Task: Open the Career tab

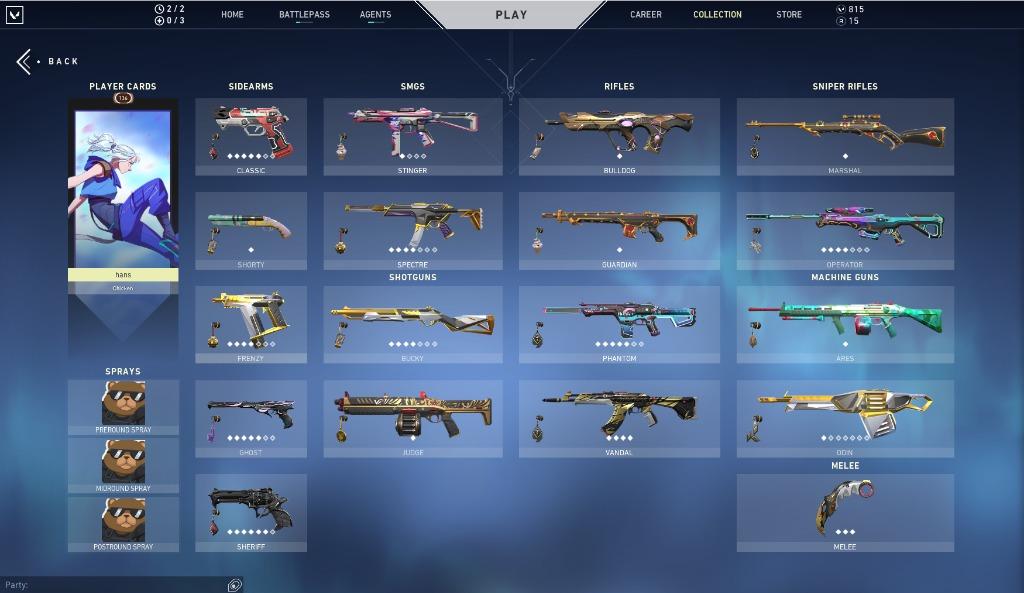Action: click(646, 15)
